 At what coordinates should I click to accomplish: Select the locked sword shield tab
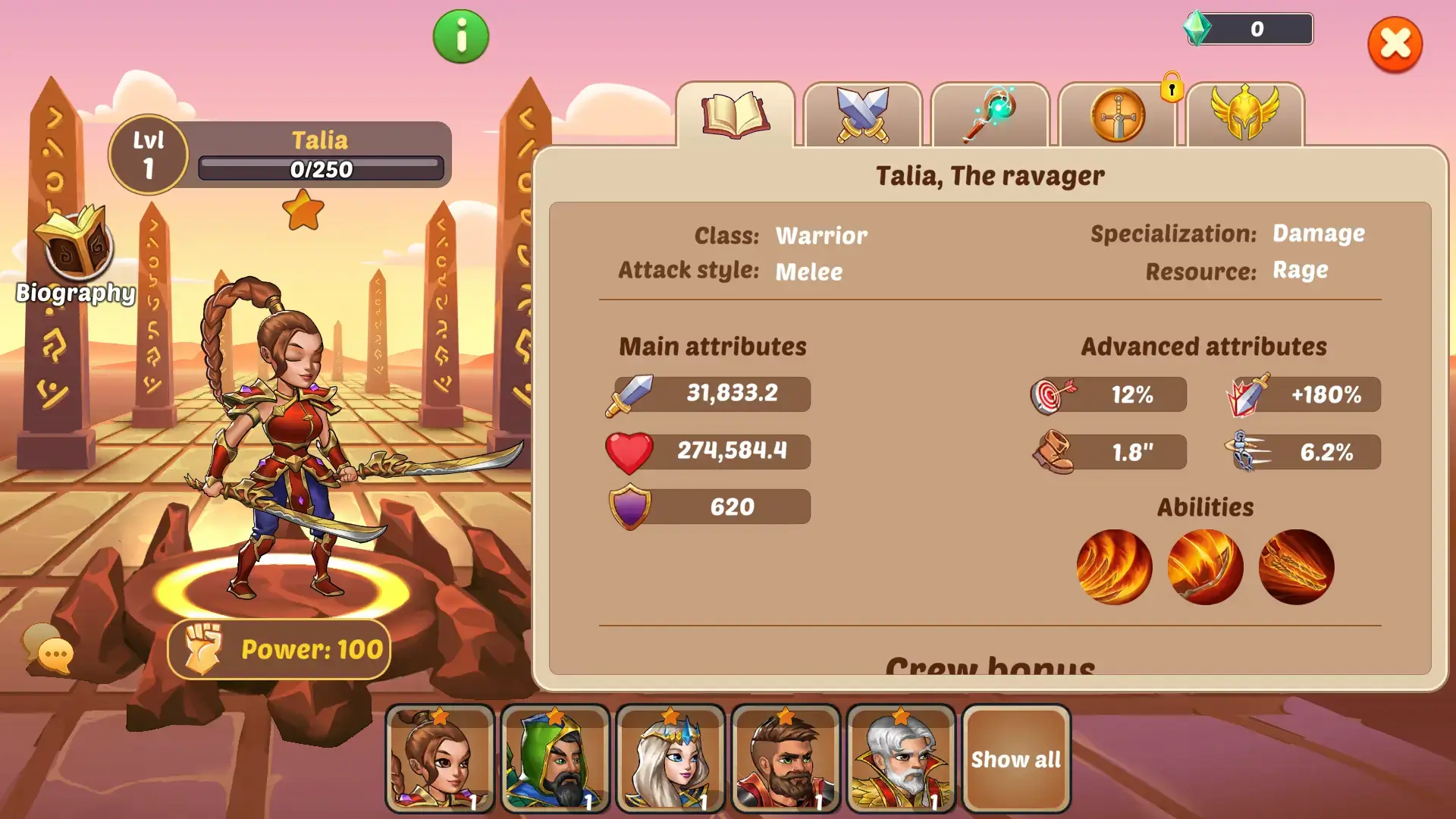pos(1118,115)
